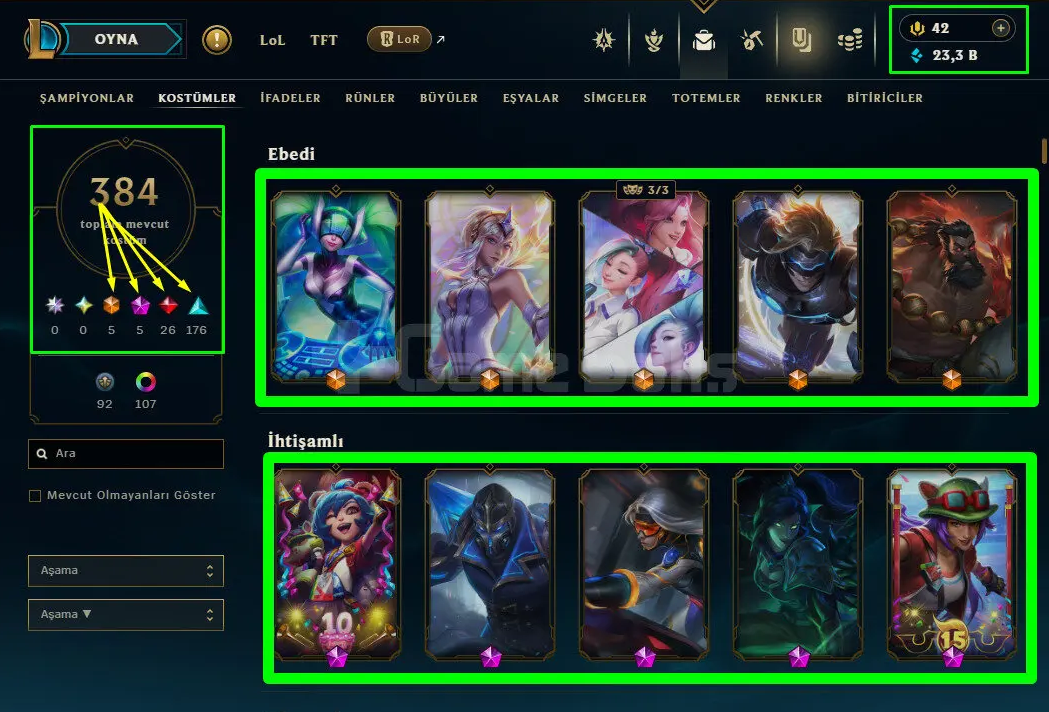Screen dimensions: 1049x712
Task: Click the OYNA play button
Action: 116,40
